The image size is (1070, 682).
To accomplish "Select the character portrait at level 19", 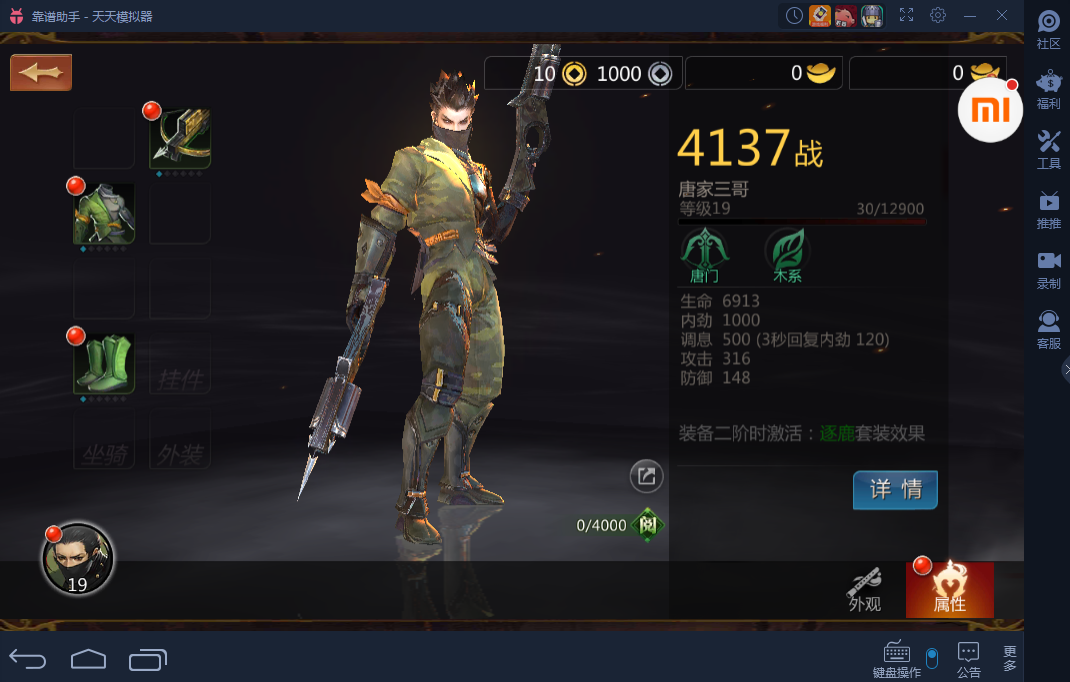I will coord(77,559).
